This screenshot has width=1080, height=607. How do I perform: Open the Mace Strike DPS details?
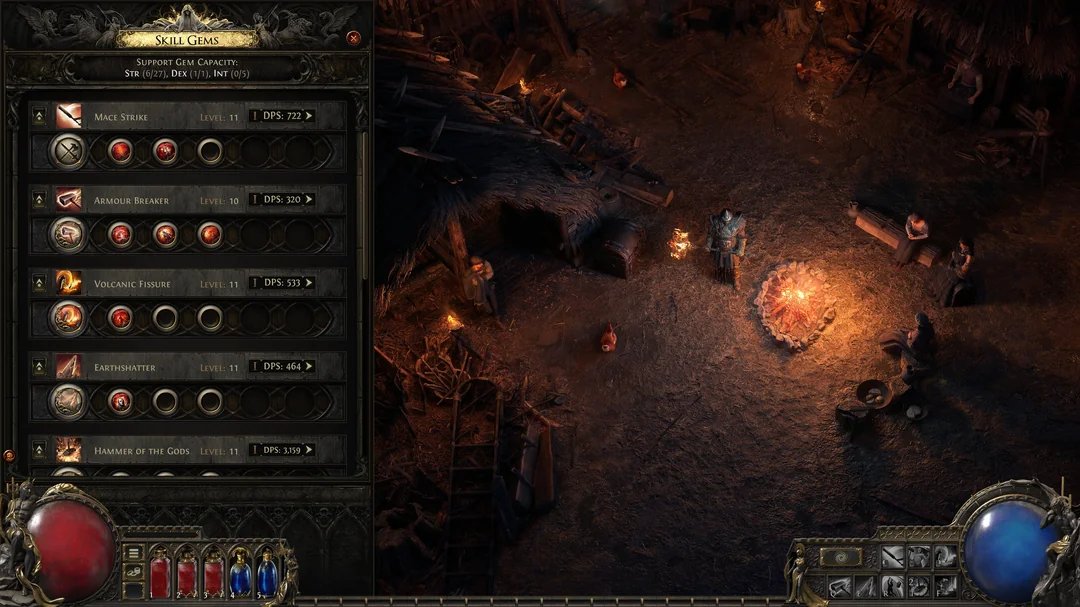[x=282, y=116]
